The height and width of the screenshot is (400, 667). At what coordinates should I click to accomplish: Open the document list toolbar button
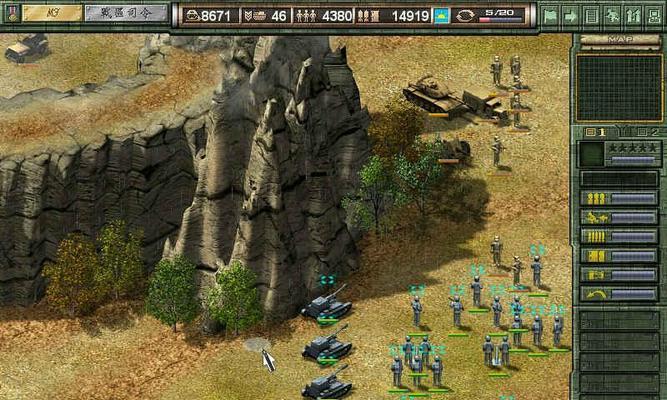tap(591, 15)
